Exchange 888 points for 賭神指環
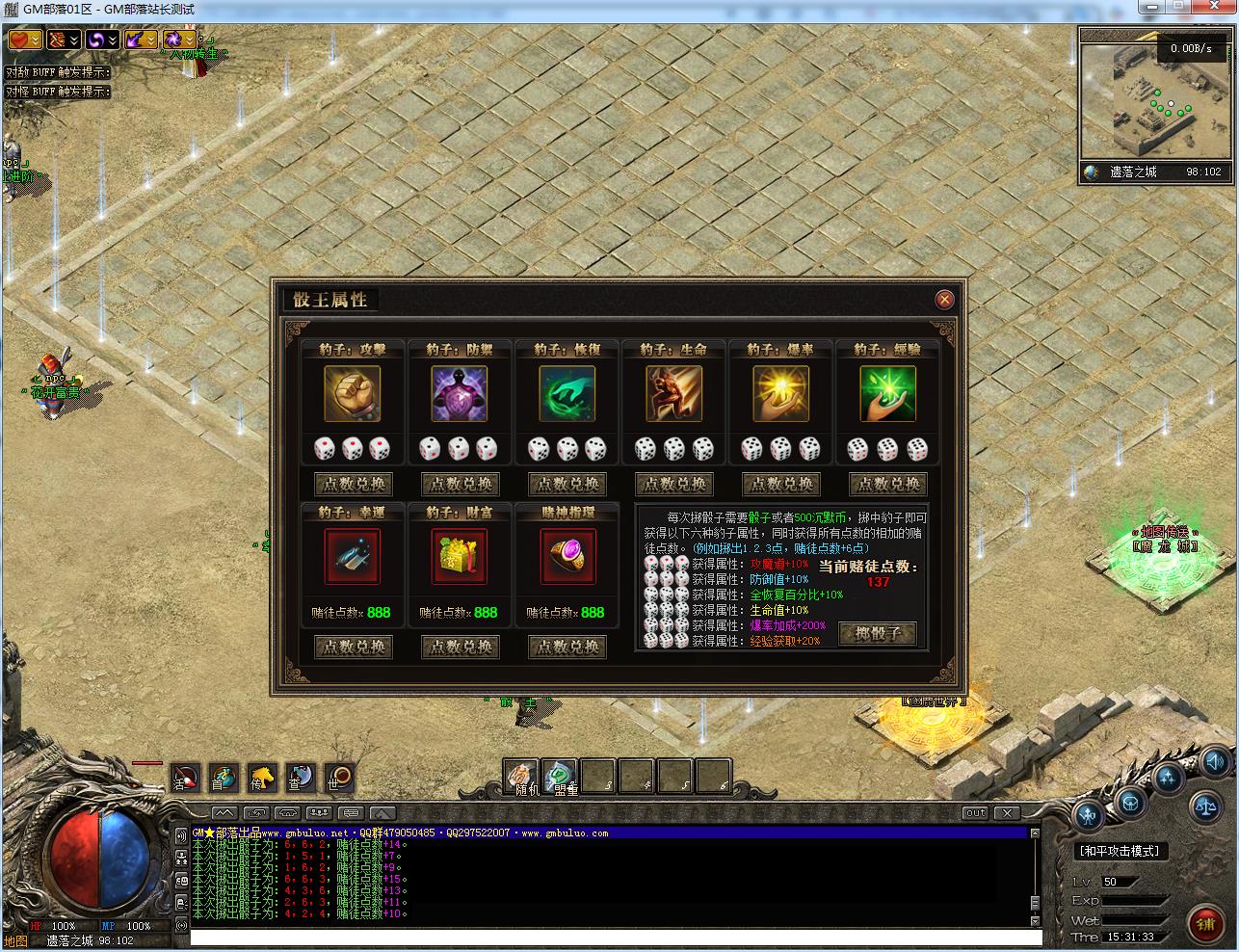The image size is (1239, 952). tap(567, 647)
